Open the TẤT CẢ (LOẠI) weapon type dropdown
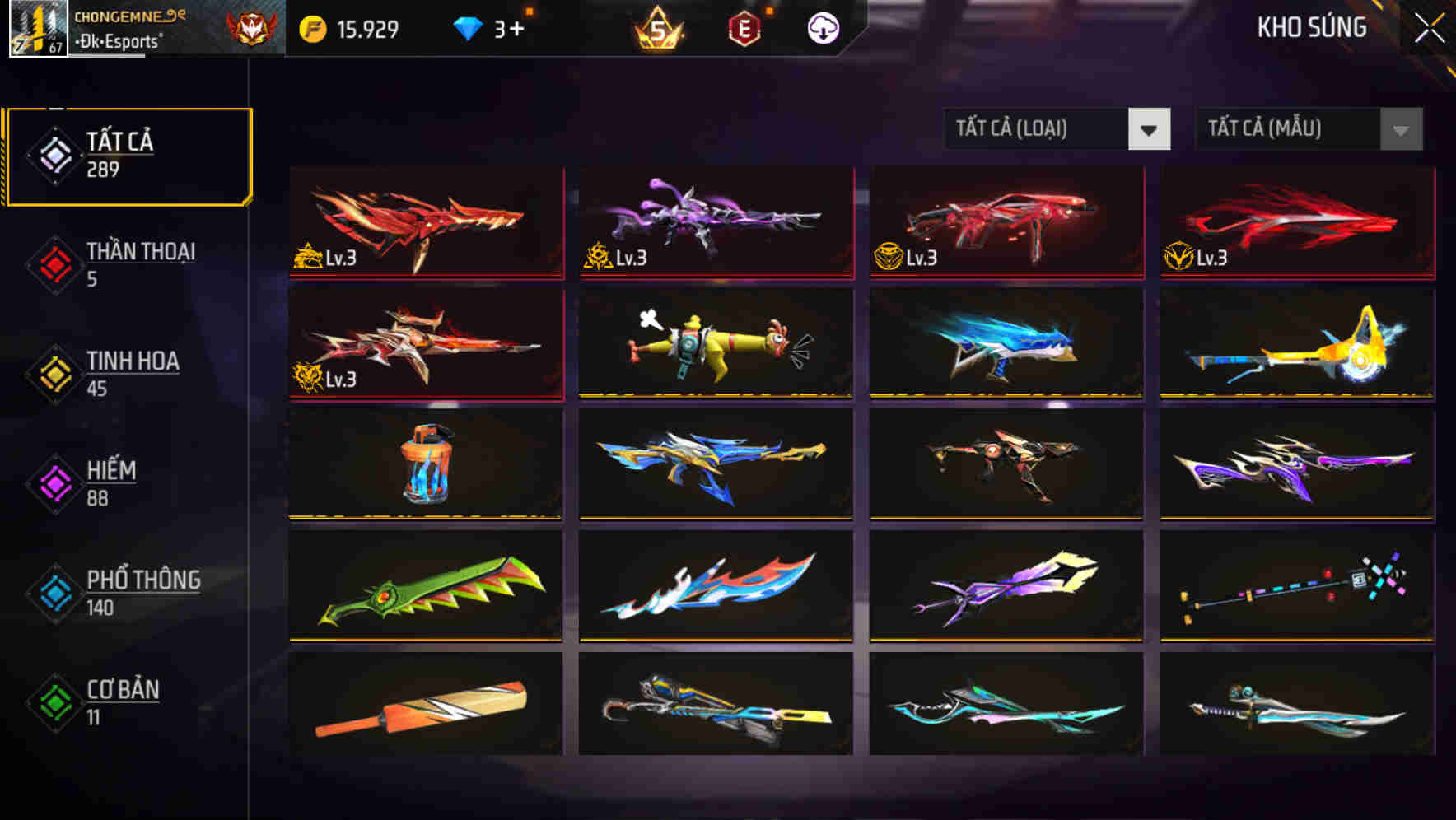Image resolution: width=1456 pixels, height=820 pixels. coord(1057,129)
